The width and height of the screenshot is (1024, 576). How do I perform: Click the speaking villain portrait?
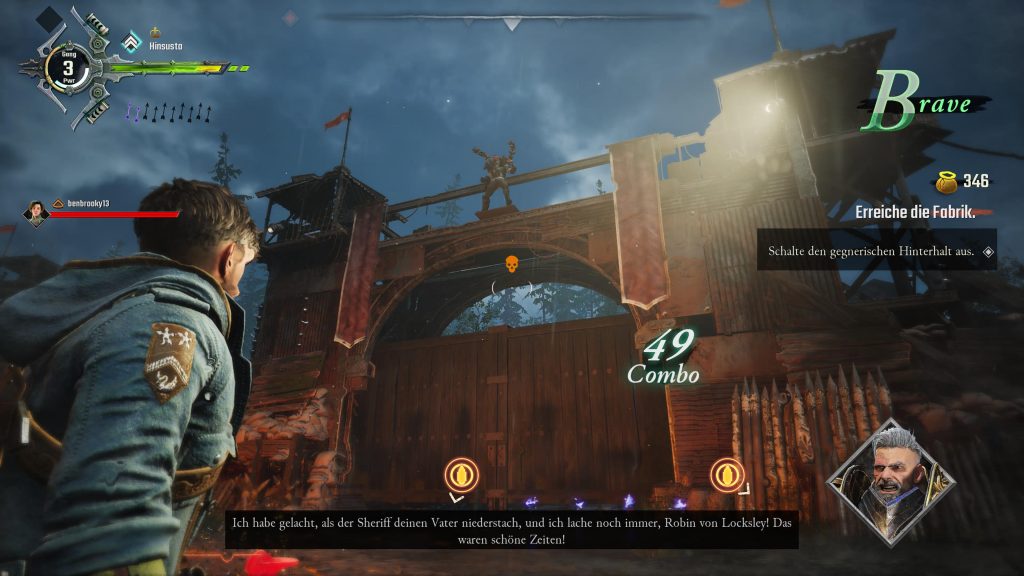pos(890,481)
